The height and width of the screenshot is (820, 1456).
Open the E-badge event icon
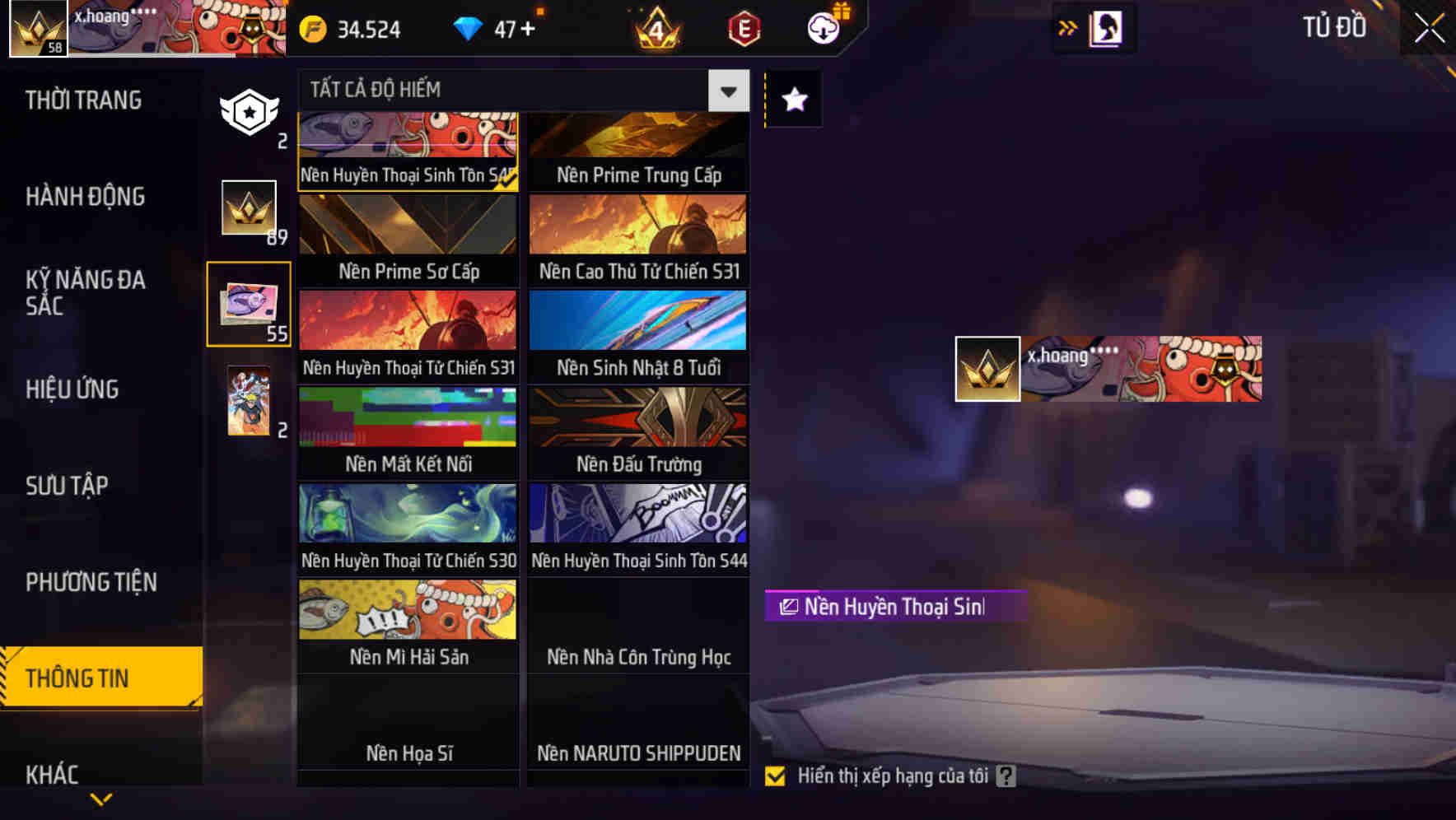tap(742, 28)
